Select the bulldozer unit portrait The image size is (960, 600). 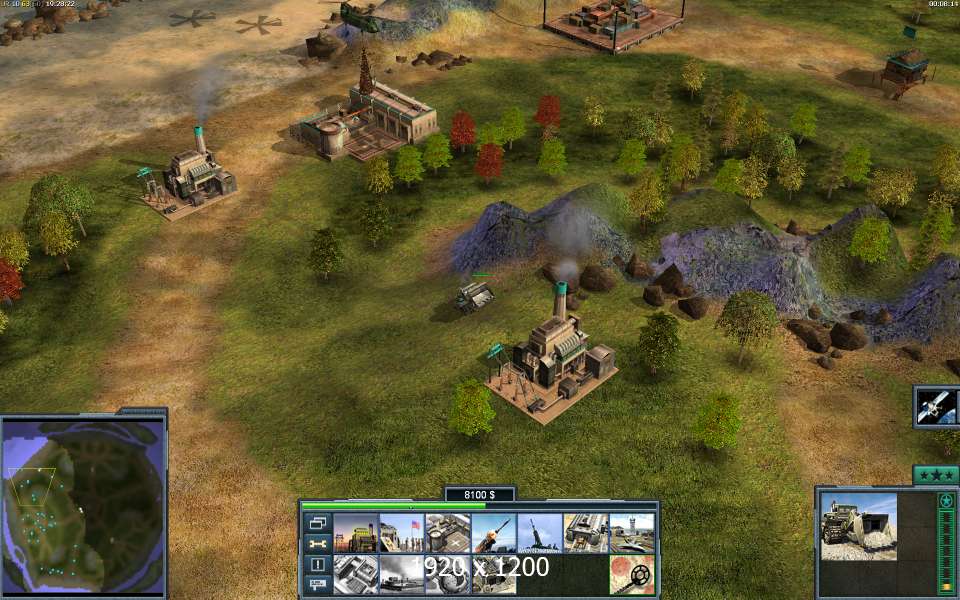[x=859, y=526]
